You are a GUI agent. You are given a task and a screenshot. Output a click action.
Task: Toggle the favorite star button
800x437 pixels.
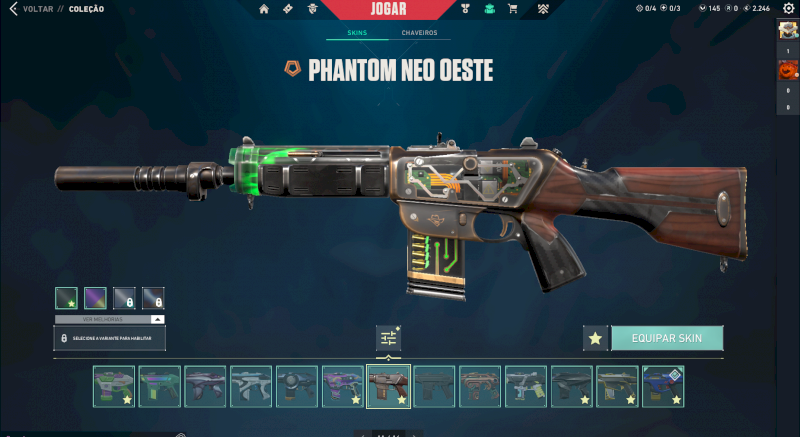coord(595,338)
